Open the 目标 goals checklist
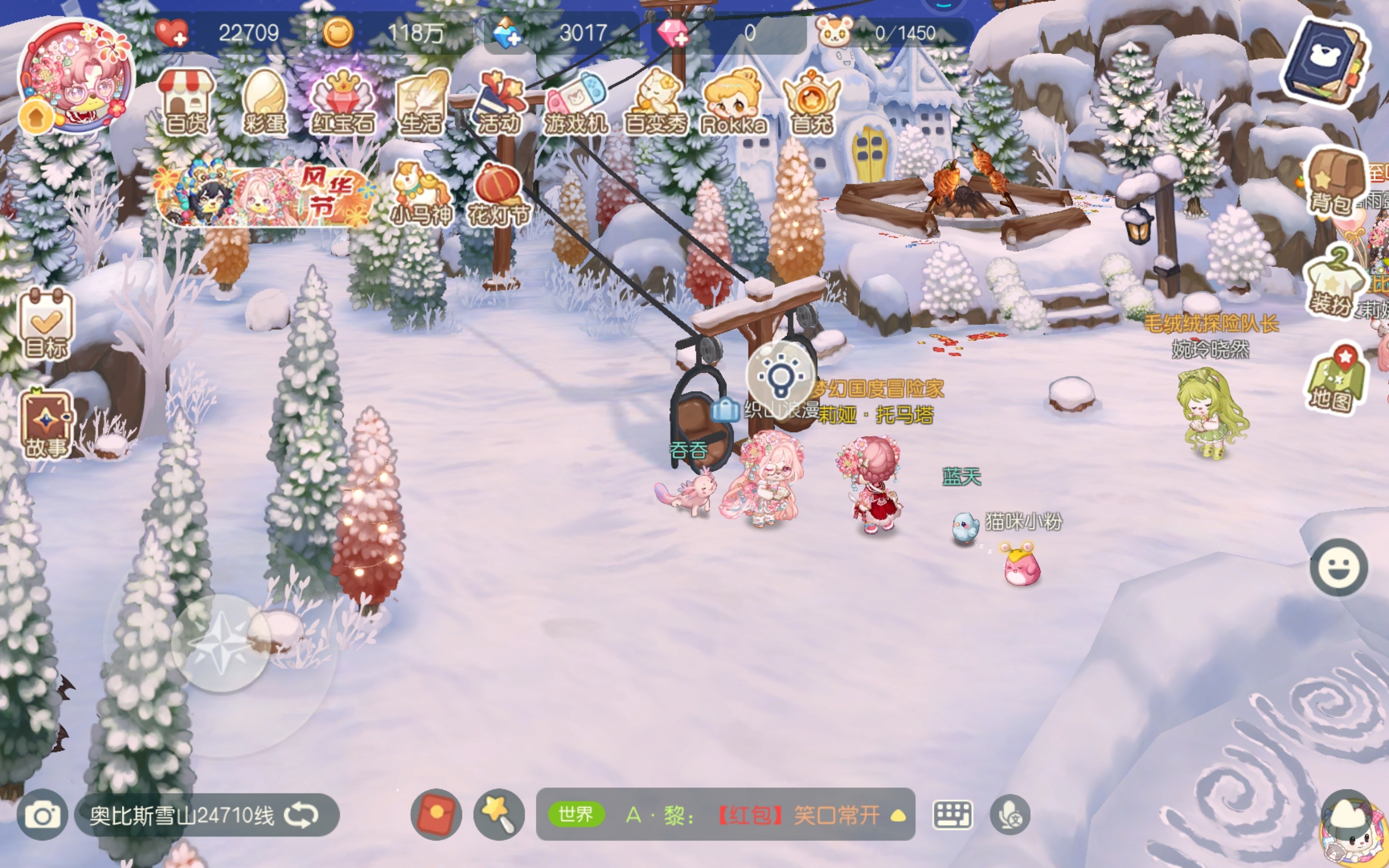The height and width of the screenshot is (868, 1389). [46, 324]
